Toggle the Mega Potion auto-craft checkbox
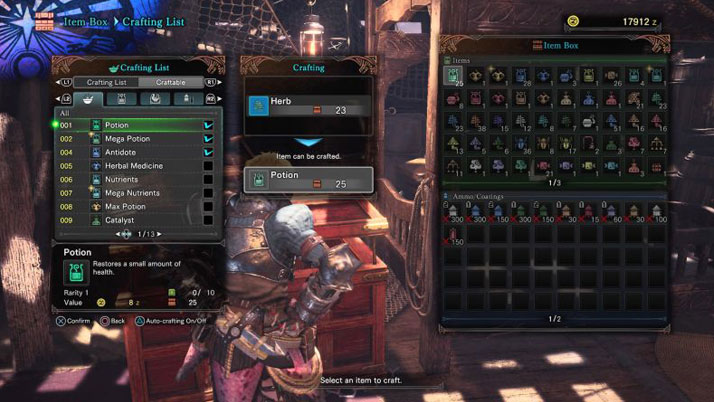 coord(208,139)
